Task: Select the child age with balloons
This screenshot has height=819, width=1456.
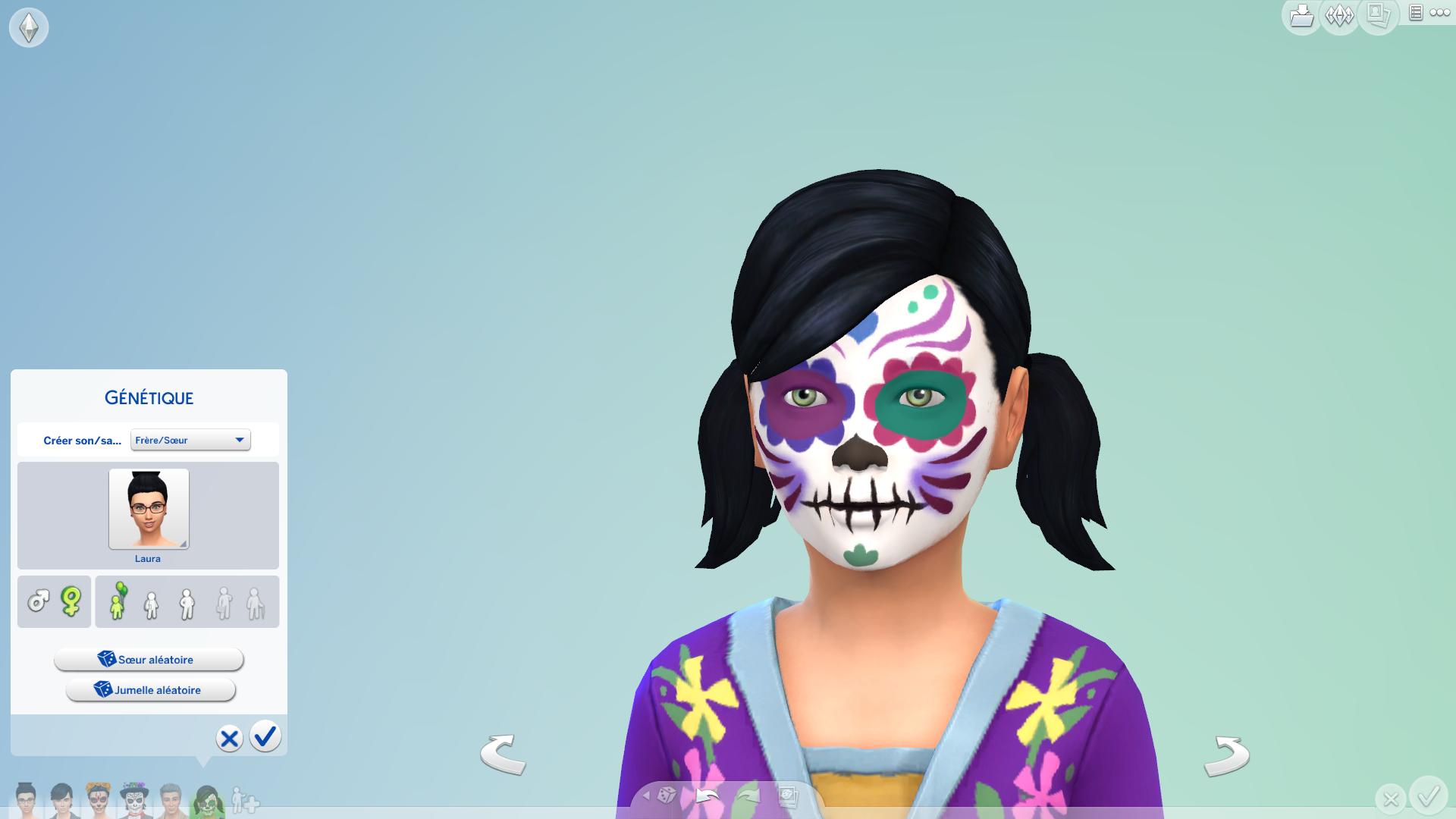Action: (118, 602)
